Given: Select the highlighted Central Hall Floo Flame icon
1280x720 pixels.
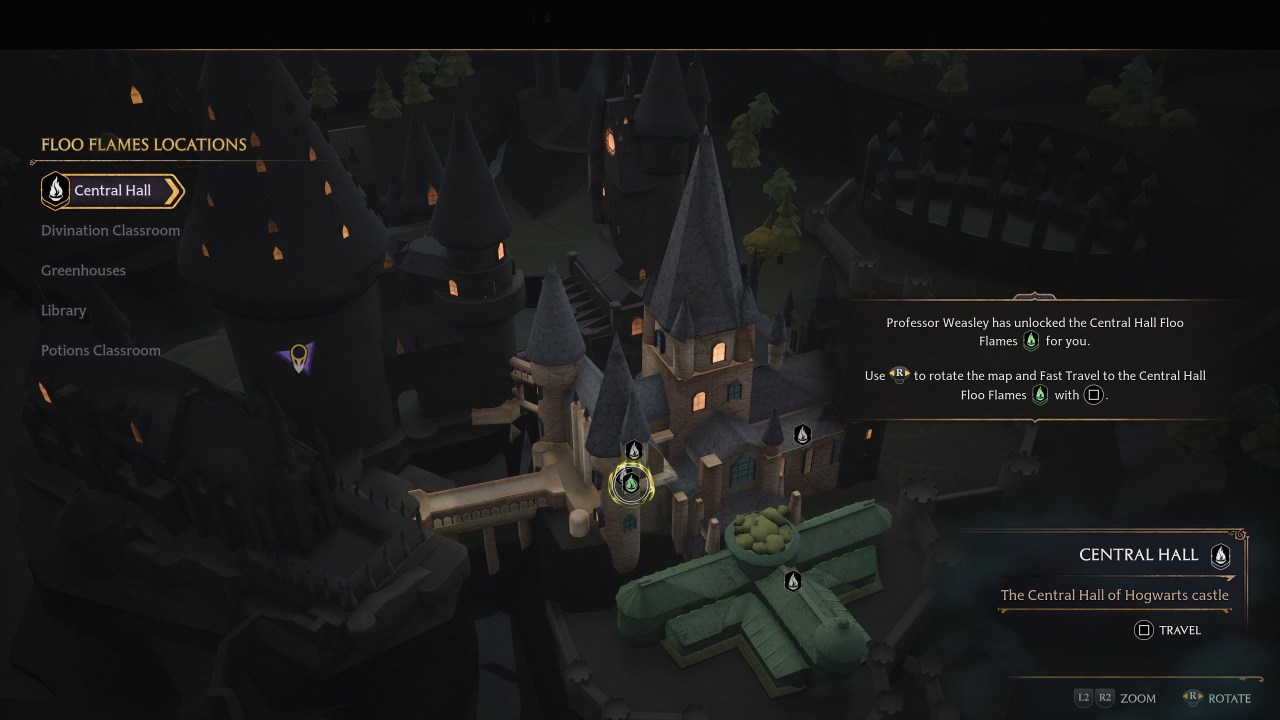Looking at the screenshot, I should click(631, 483).
